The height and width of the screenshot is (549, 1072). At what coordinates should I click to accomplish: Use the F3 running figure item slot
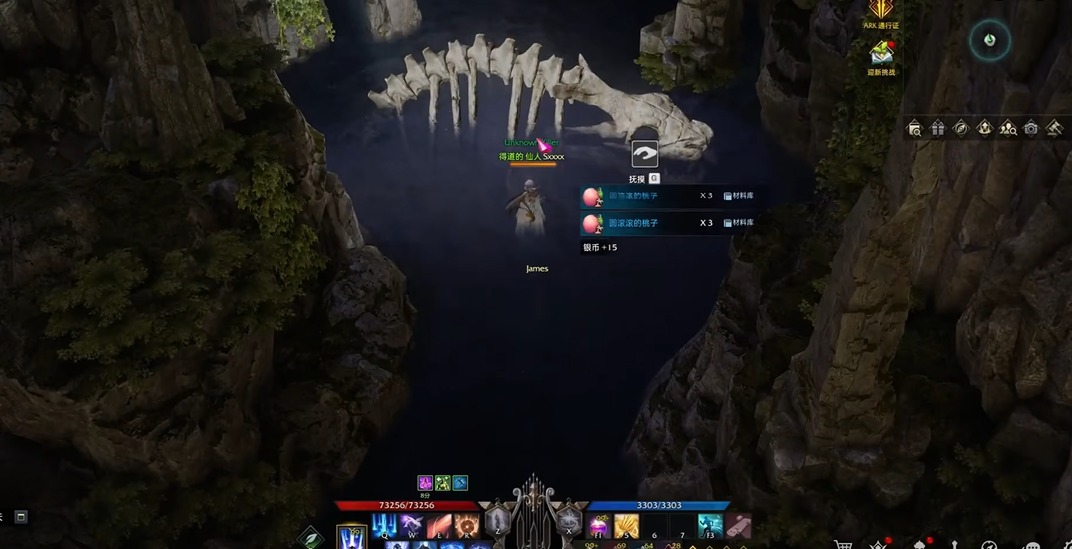(710, 526)
